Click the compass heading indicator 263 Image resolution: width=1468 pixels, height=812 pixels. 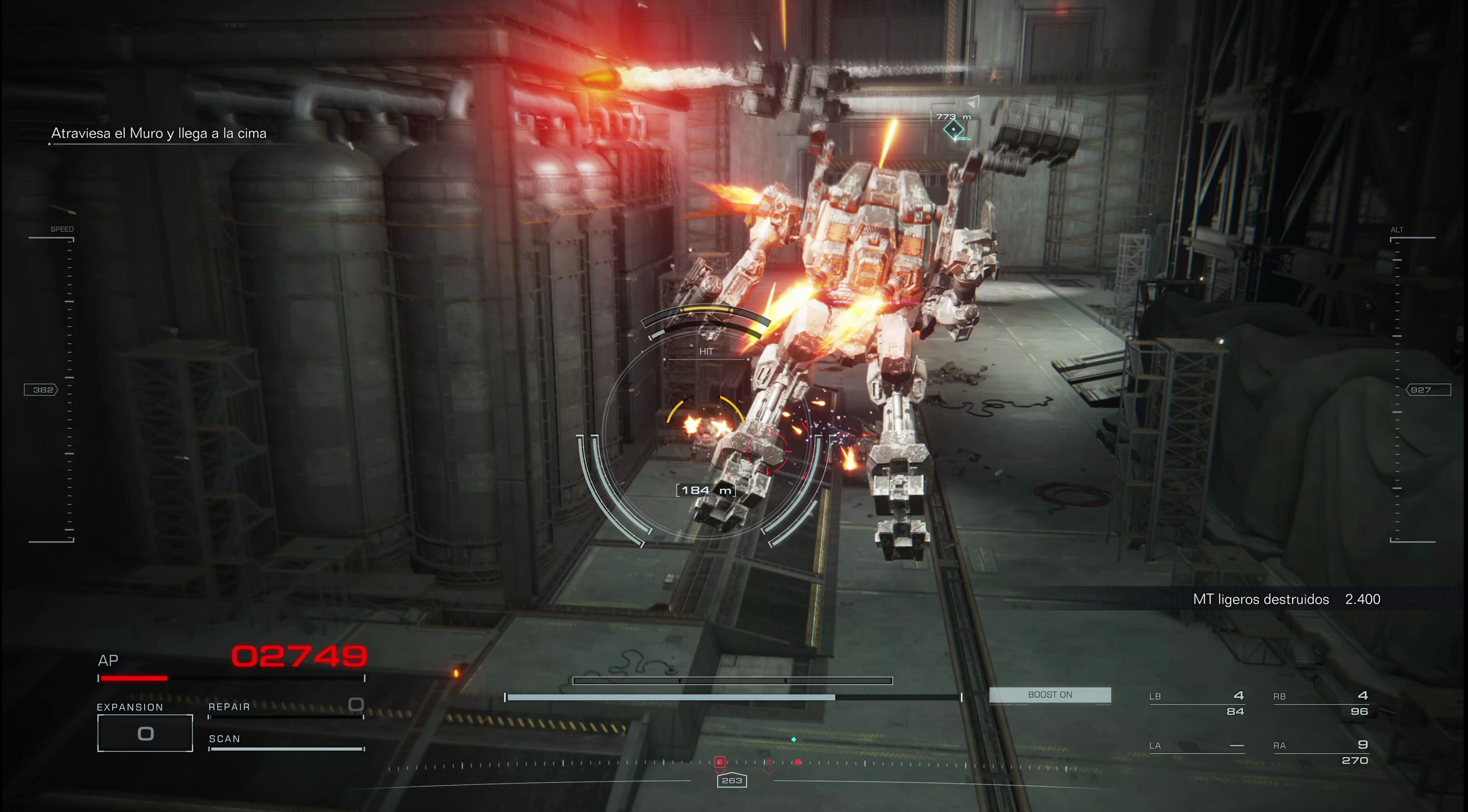click(x=732, y=781)
